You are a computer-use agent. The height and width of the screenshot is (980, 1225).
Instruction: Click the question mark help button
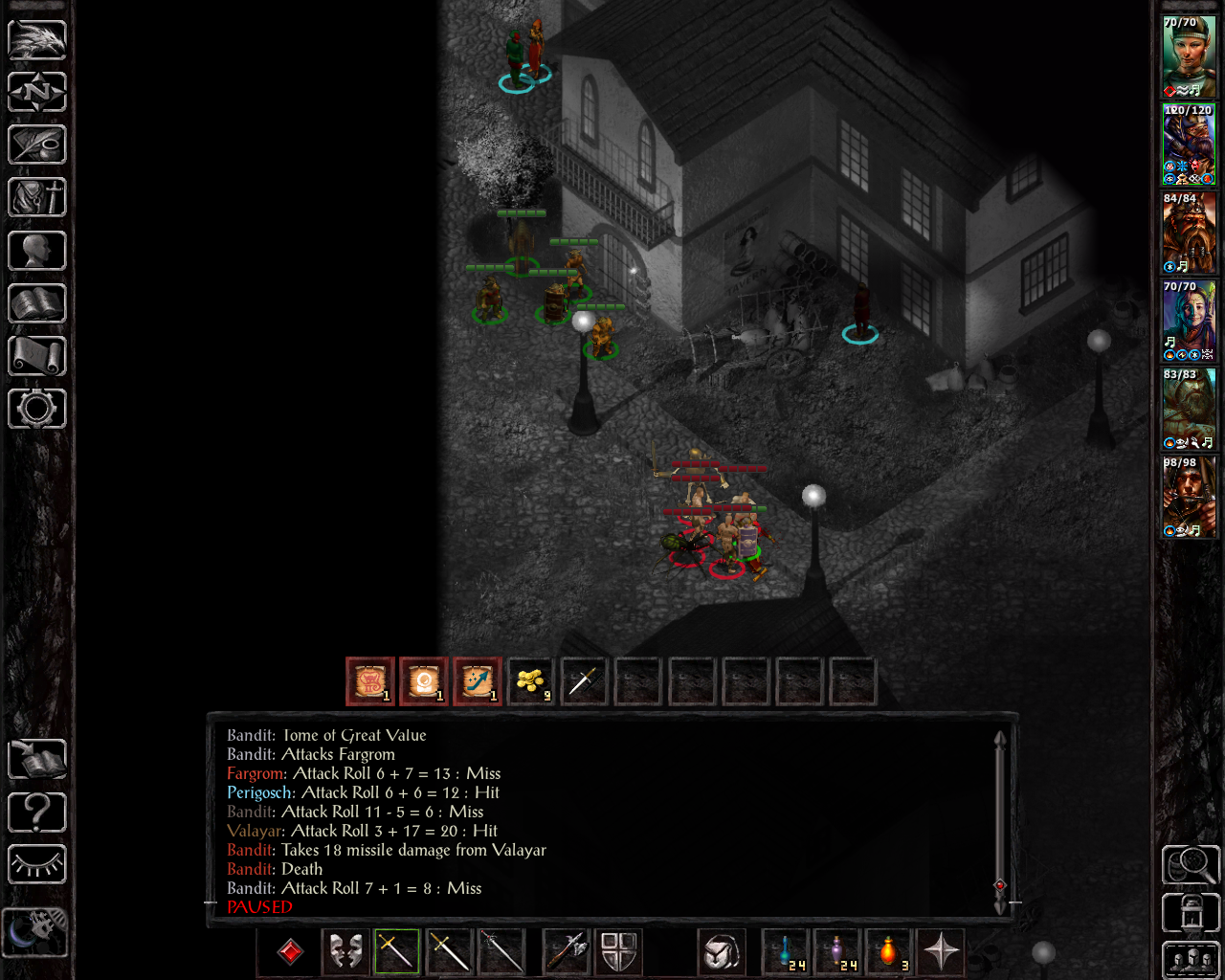pos(37,813)
